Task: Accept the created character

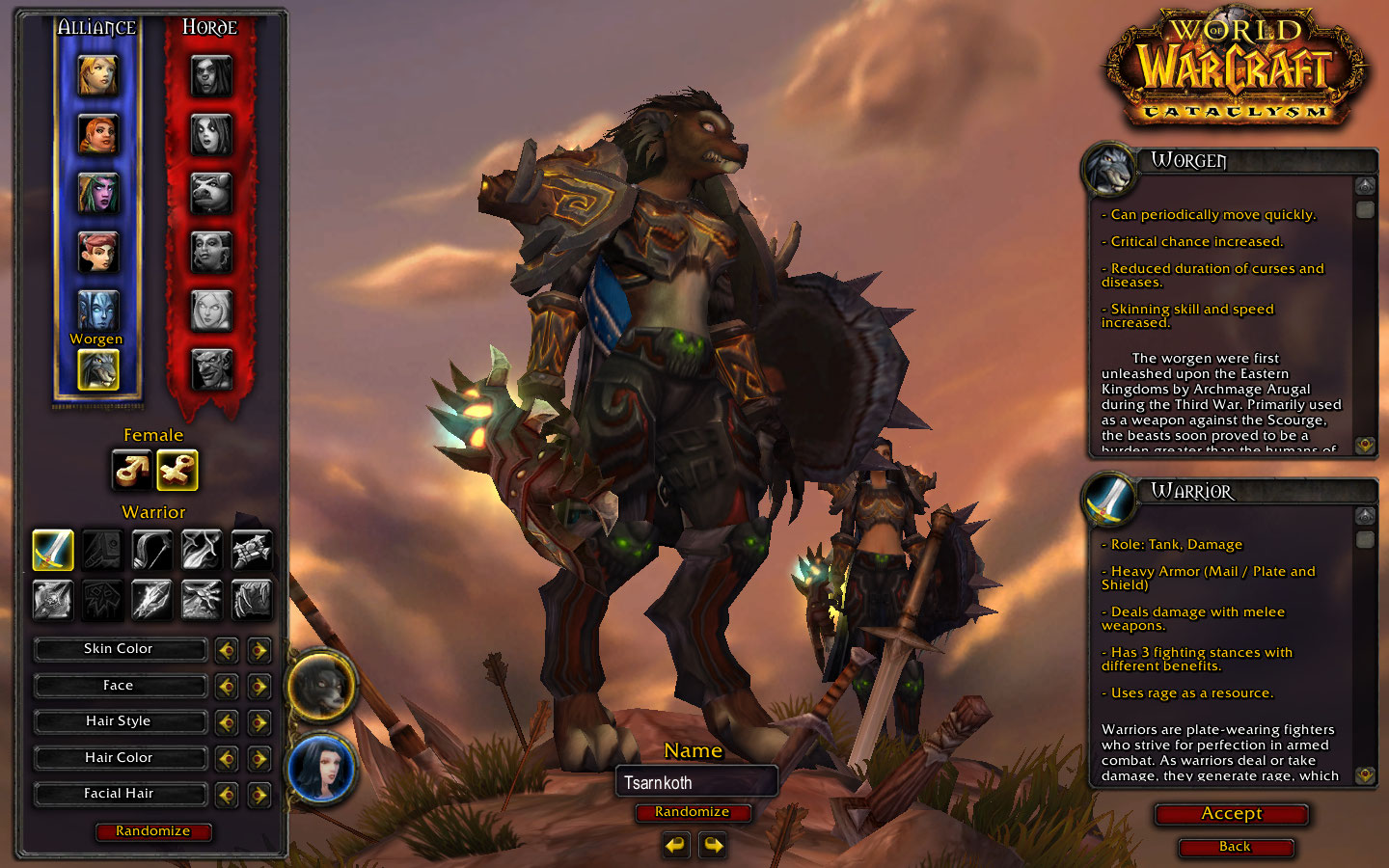Action: [1231, 814]
